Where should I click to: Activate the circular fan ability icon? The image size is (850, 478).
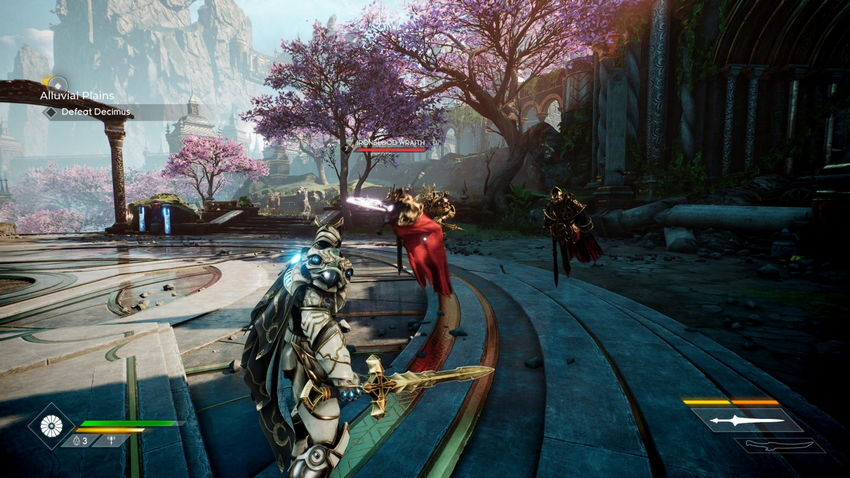tap(49, 426)
